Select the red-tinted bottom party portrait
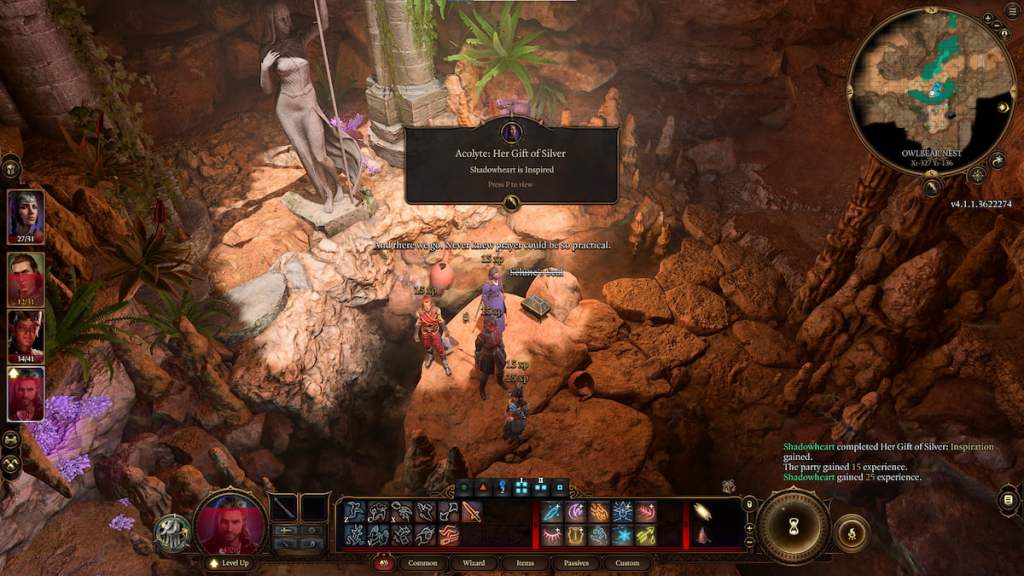The width and height of the screenshot is (1024, 576). [x=26, y=393]
